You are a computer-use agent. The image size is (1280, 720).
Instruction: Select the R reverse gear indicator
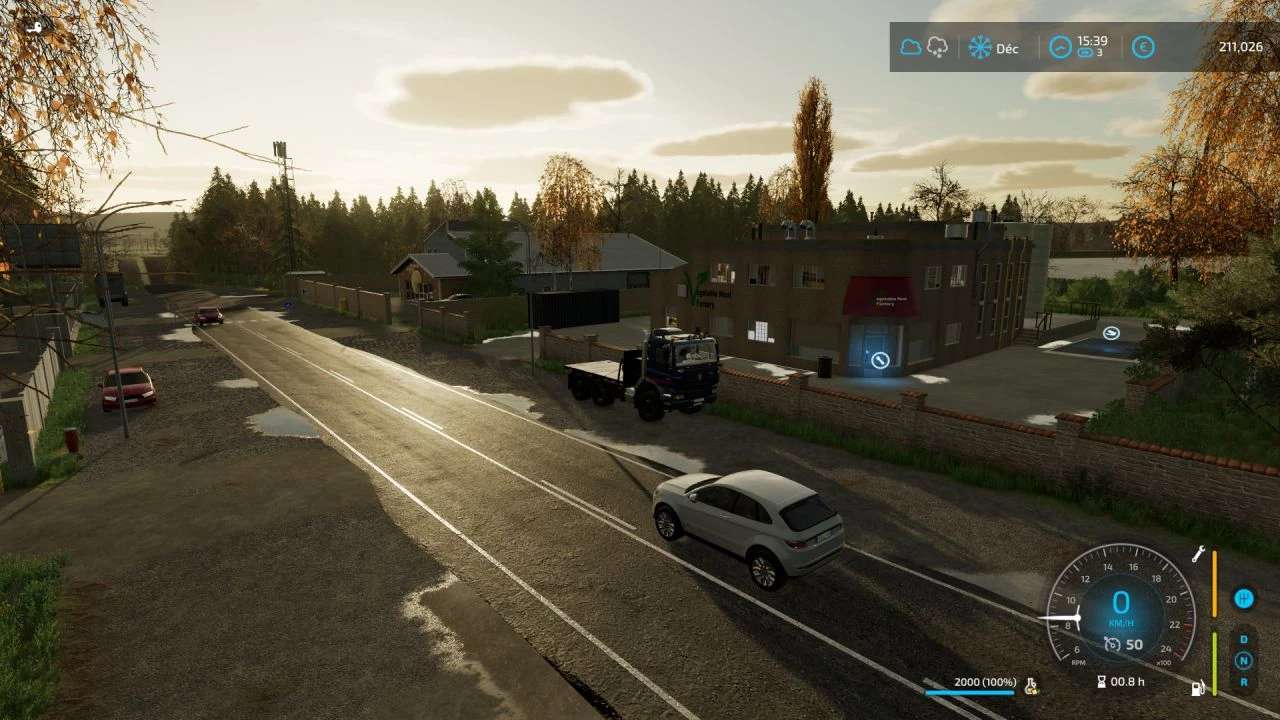1243,681
